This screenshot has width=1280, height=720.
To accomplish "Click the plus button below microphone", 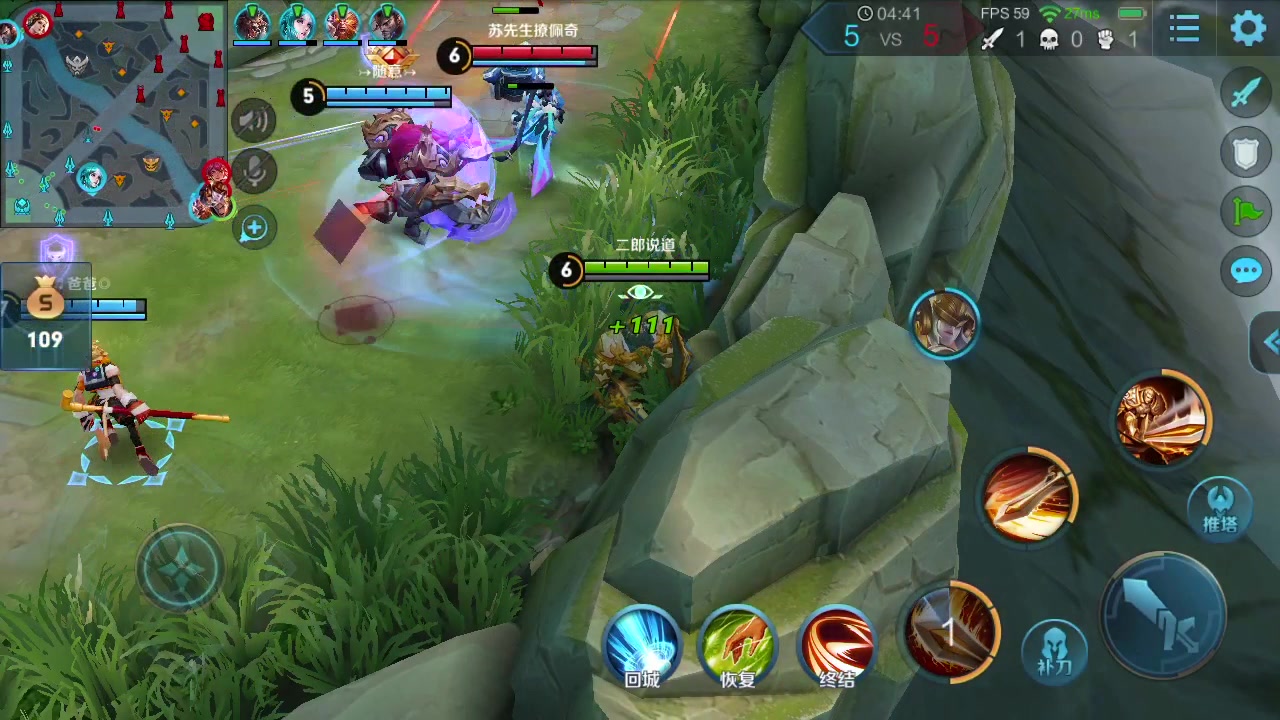I will [x=254, y=228].
